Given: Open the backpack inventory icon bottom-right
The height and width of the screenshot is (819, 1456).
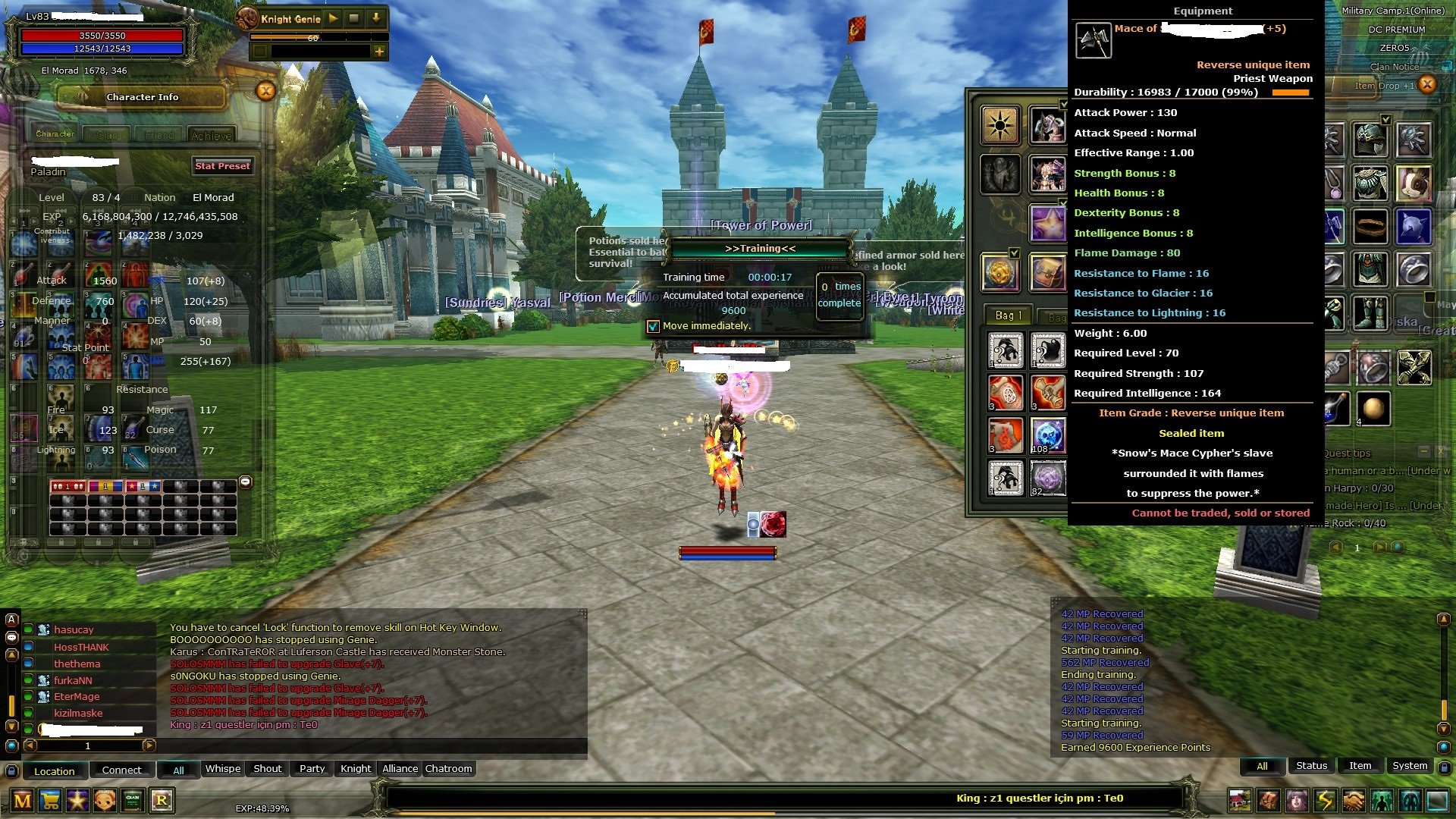Looking at the screenshot, I should point(1268,801).
